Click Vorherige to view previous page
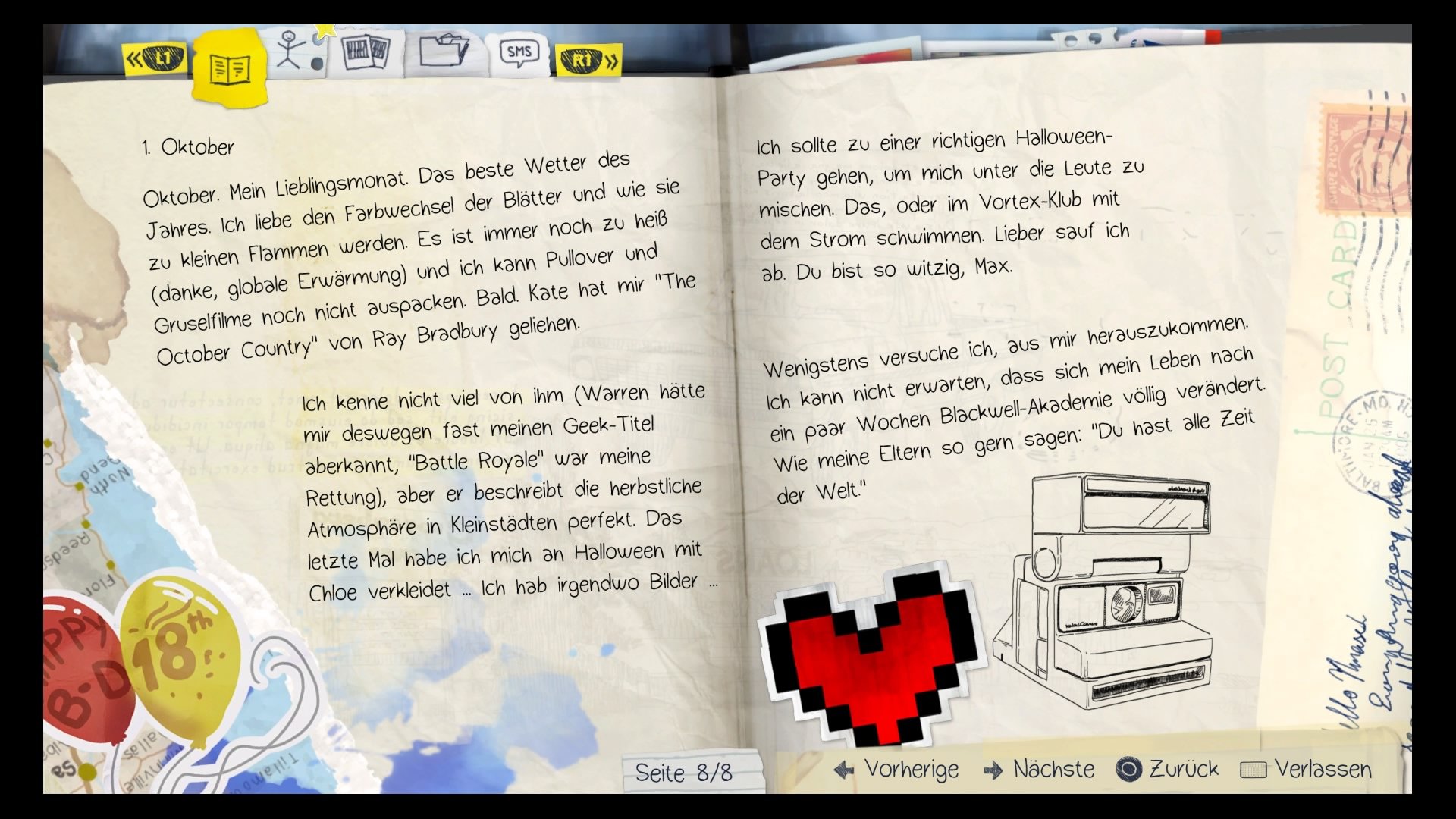Viewport: 1456px width, 819px height. point(910,769)
